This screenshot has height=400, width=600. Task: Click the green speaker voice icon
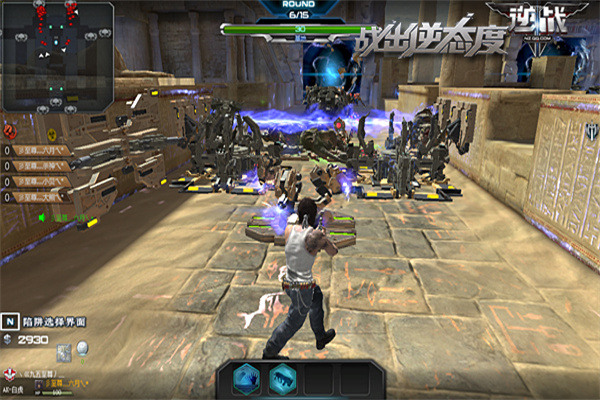click(44, 216)
